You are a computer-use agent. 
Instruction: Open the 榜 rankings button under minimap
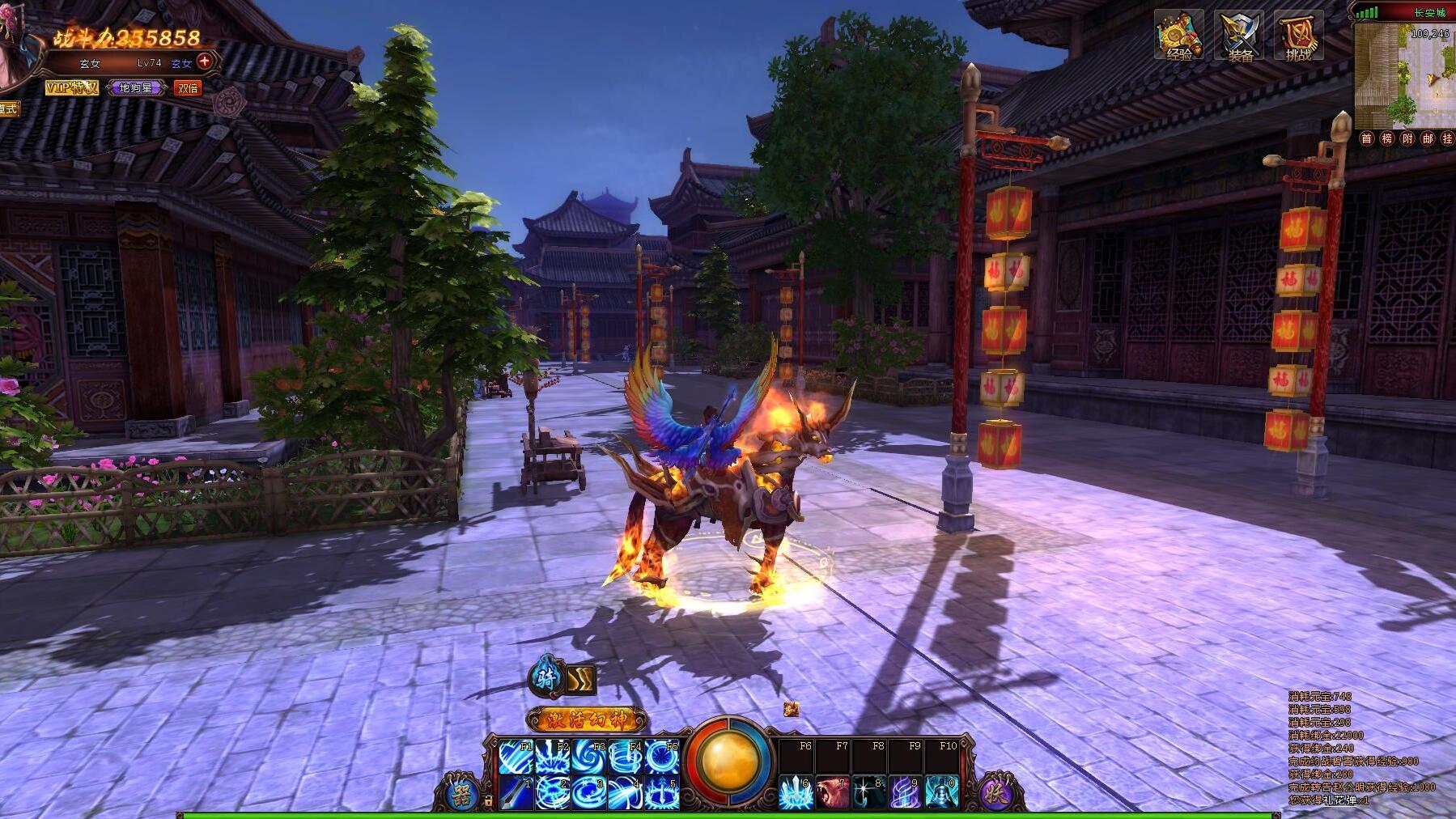point(1386,138)
